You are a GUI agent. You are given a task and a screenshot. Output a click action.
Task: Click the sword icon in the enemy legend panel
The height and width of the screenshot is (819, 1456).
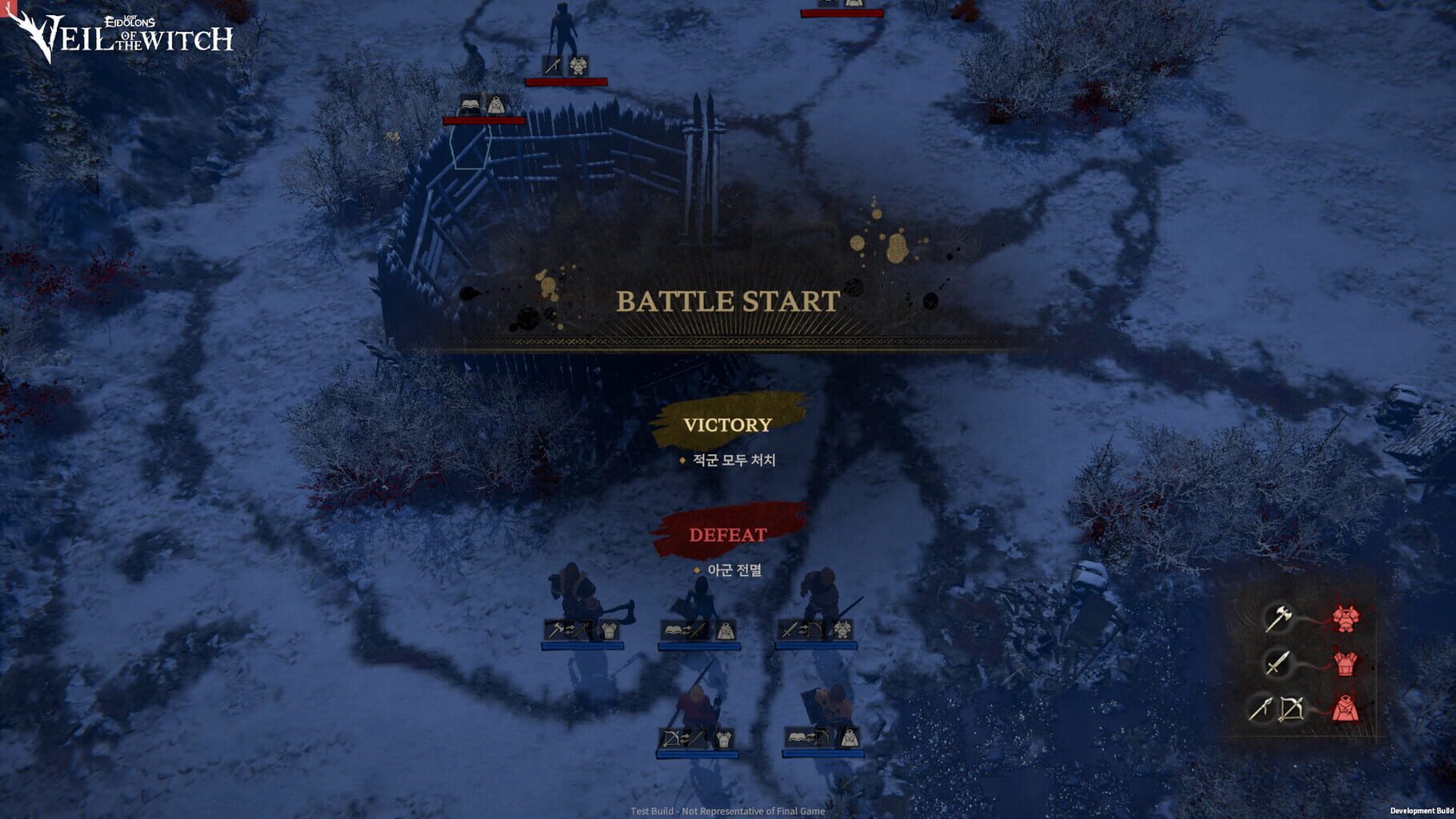(x=1278, y=664)
